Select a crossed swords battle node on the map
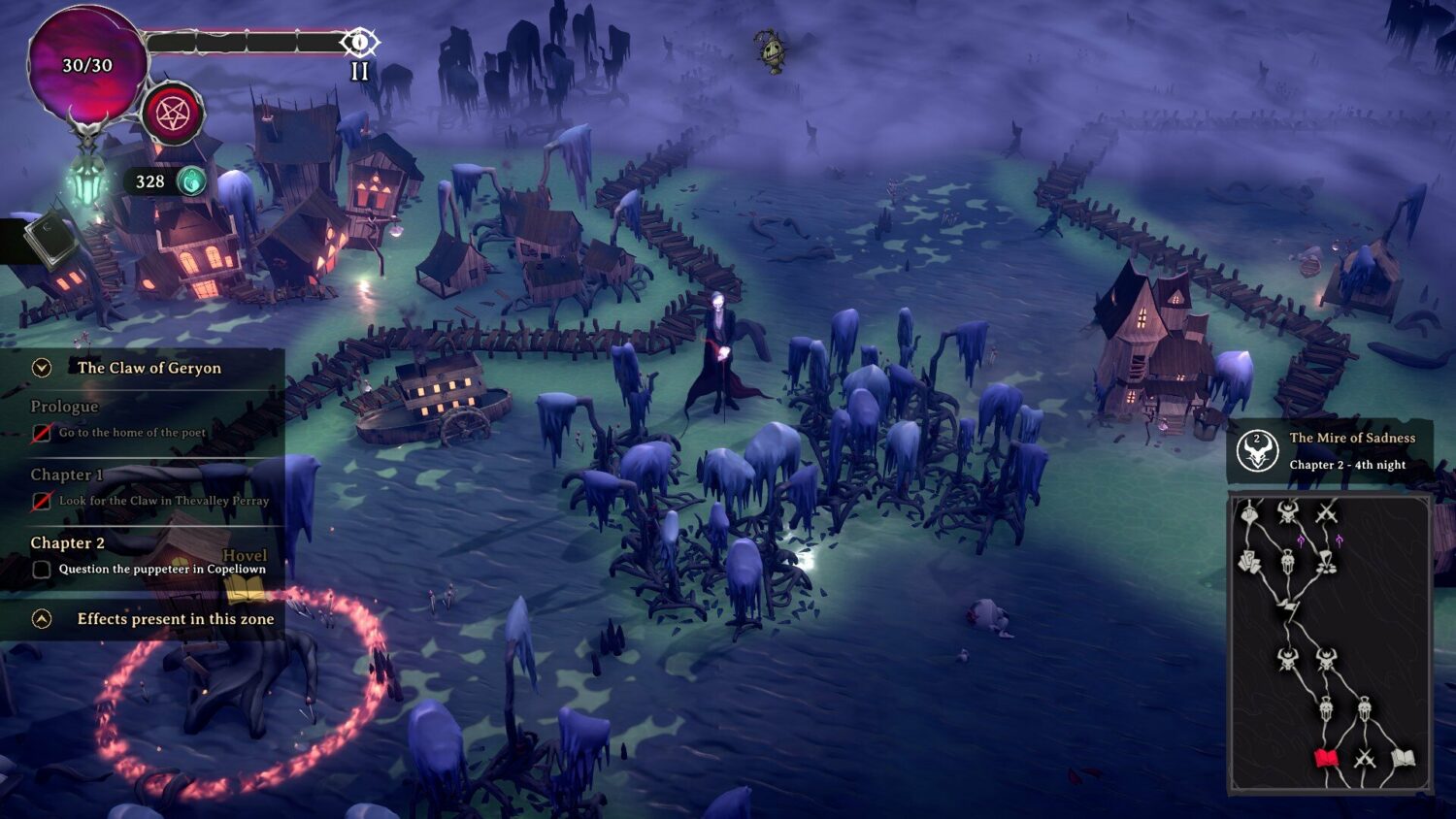Screen dimensions: 1456x819 click(x=1364, y=759)
